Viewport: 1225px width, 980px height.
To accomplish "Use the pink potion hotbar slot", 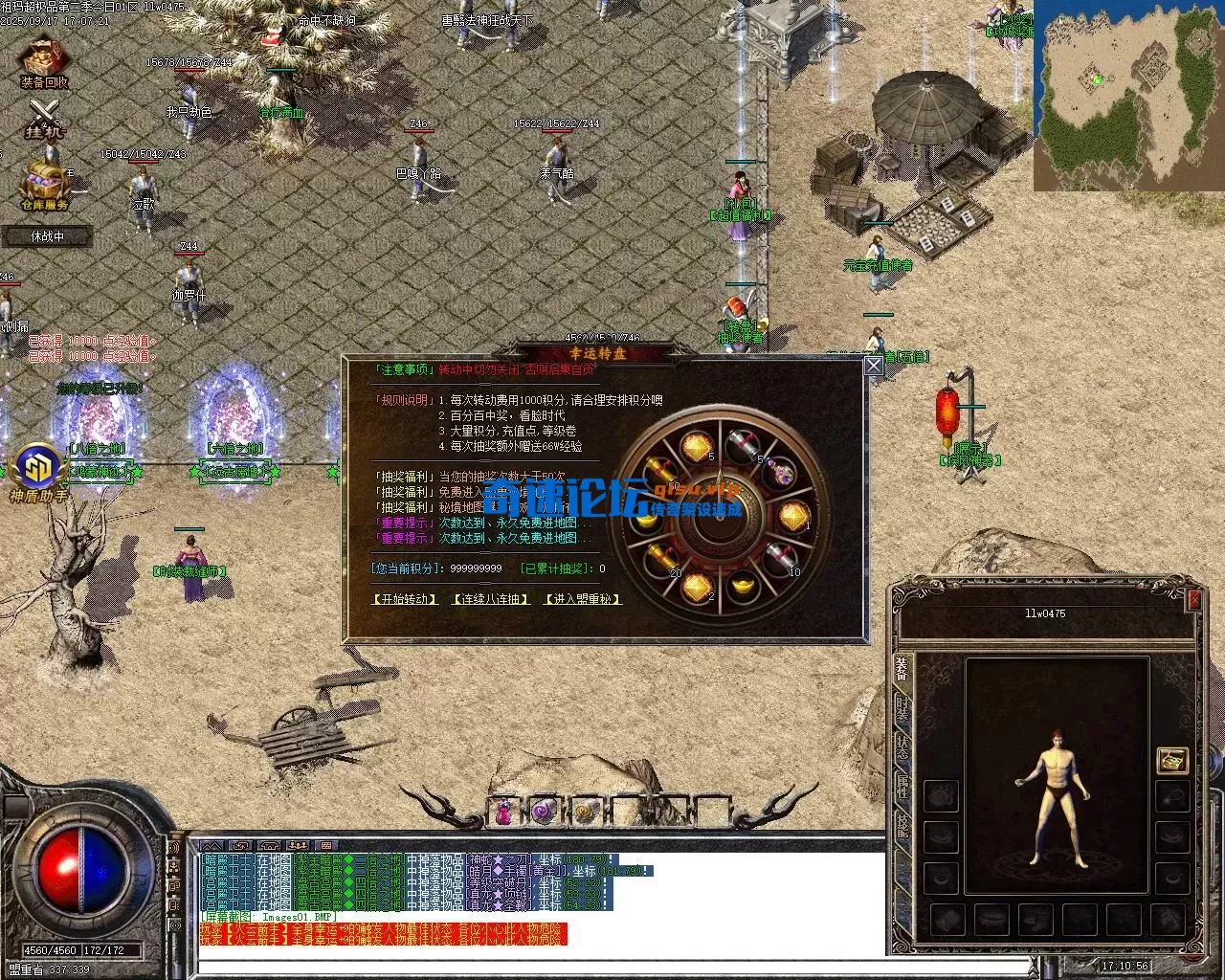I will point(503,813).
